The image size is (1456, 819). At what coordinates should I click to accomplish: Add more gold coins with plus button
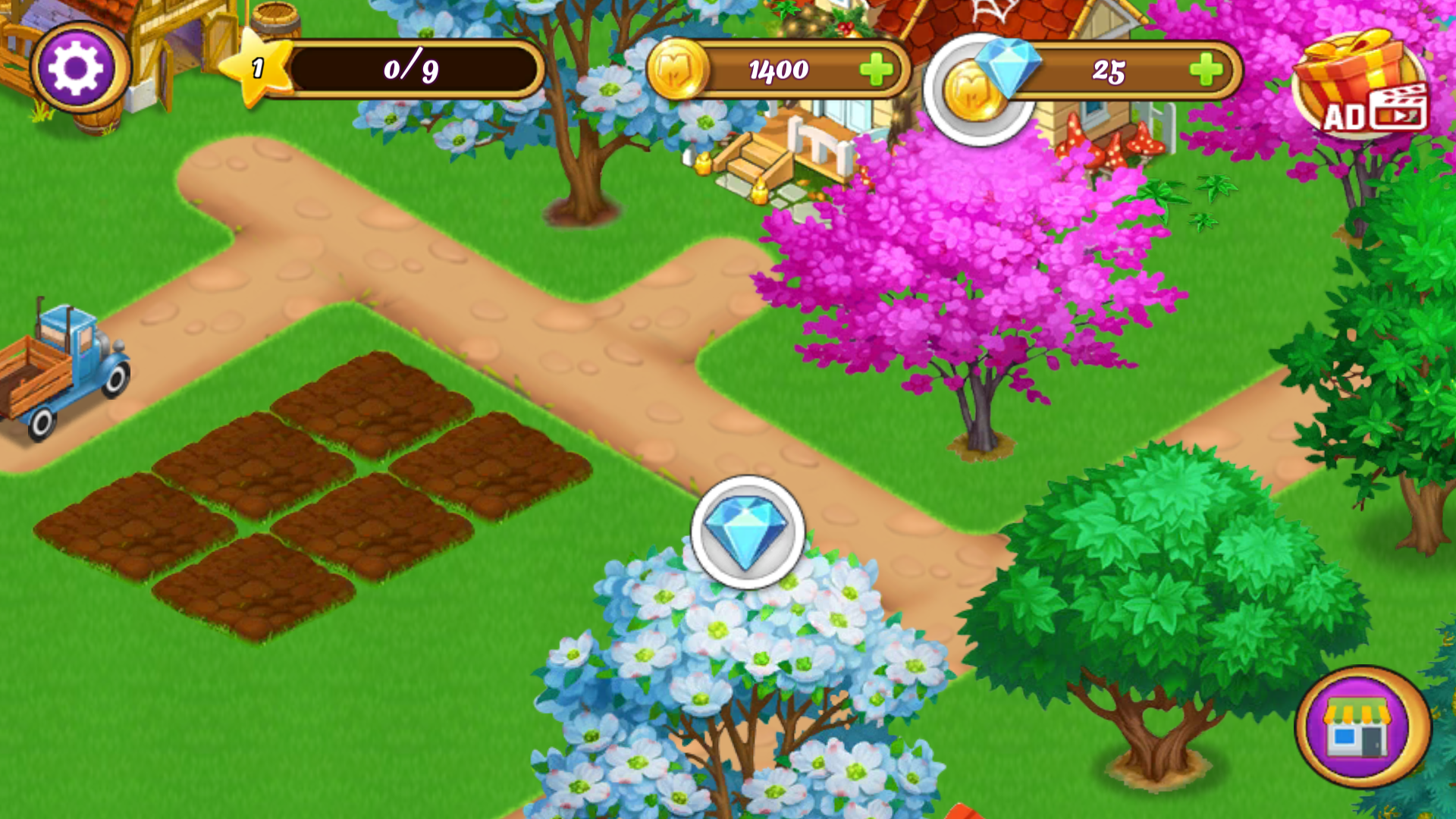[x=877, y=70]
